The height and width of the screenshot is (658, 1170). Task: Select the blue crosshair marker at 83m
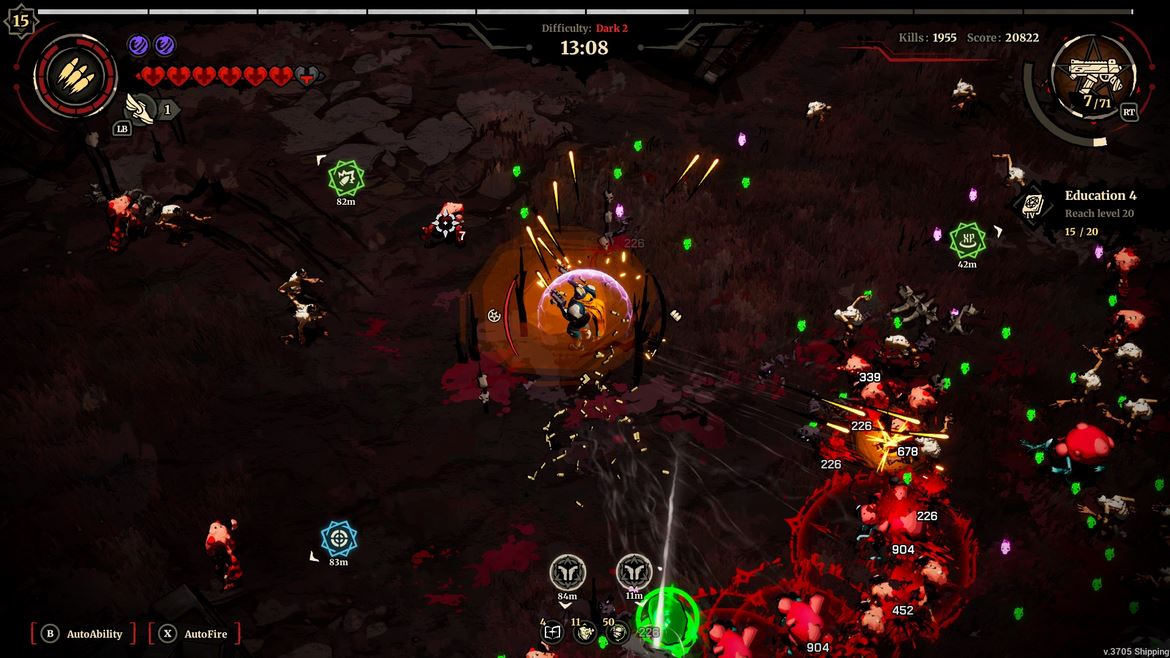coord(339,538)
